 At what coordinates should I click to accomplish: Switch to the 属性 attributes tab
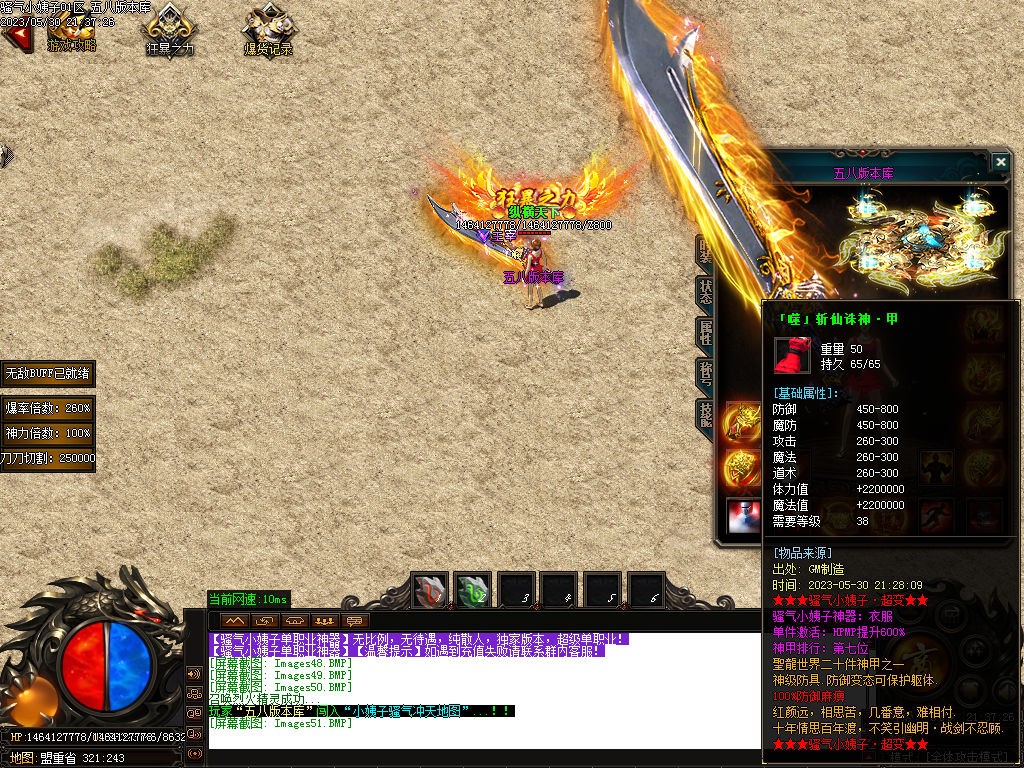click(x=705, y=333)
